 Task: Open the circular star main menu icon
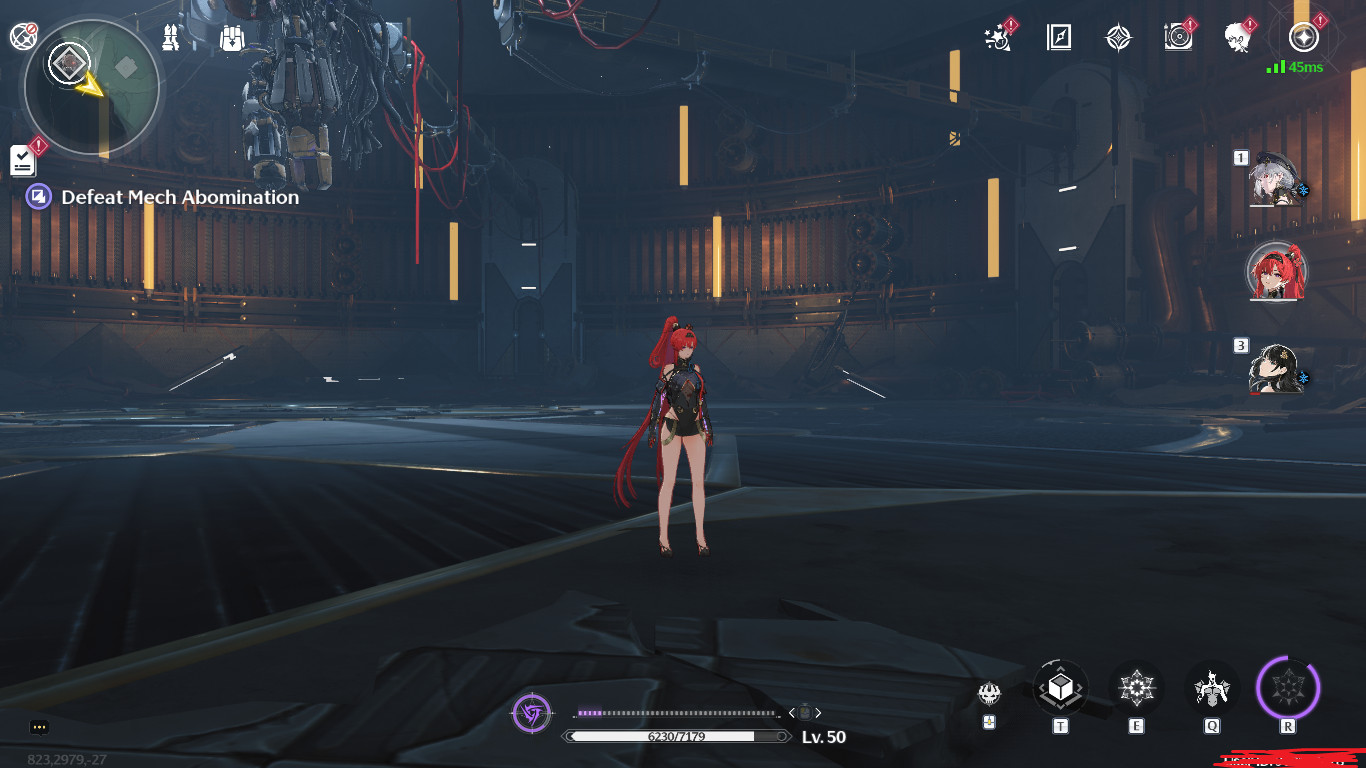click(x=1304, y=38)
